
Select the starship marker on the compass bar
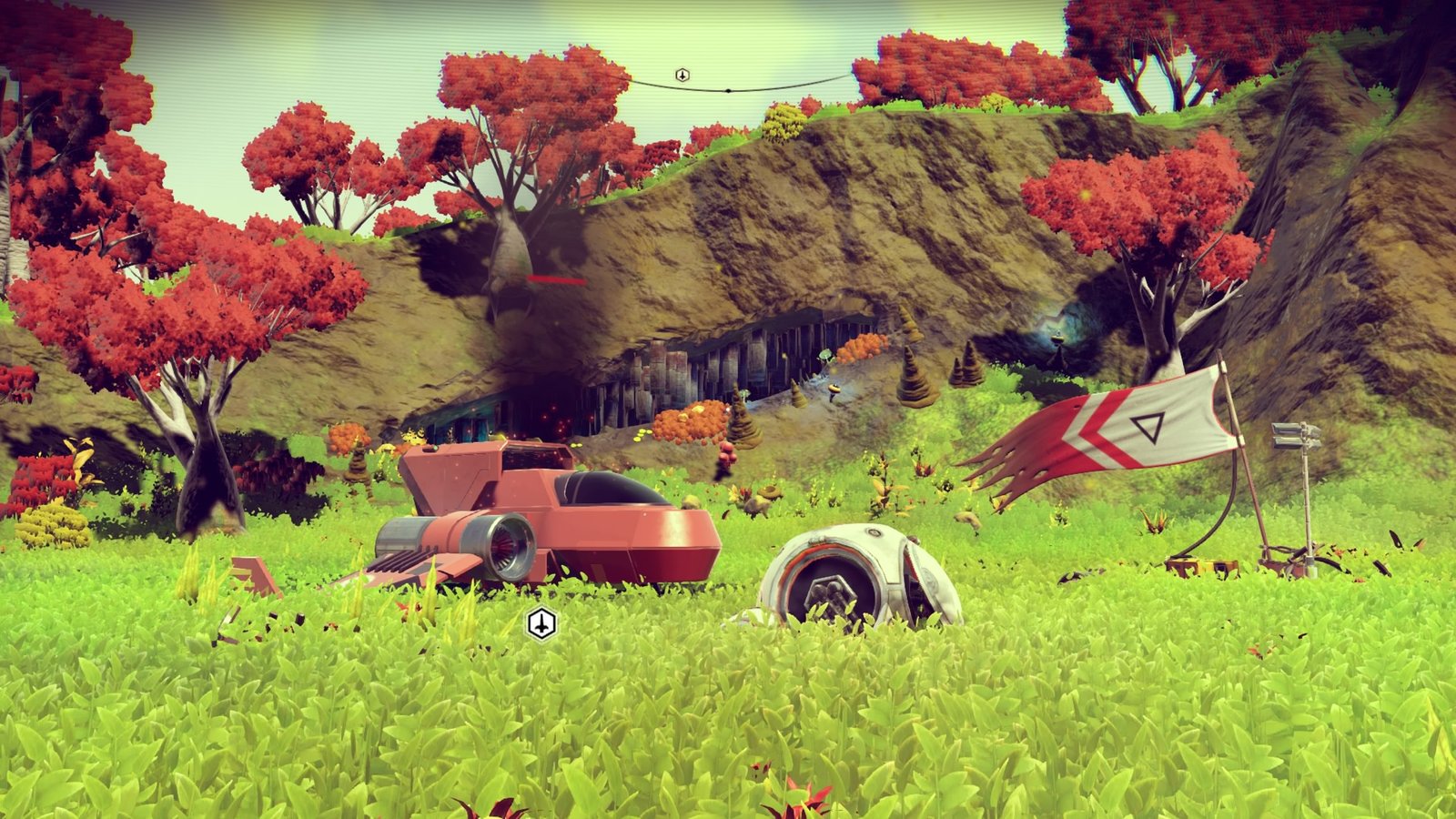[682, 75]
